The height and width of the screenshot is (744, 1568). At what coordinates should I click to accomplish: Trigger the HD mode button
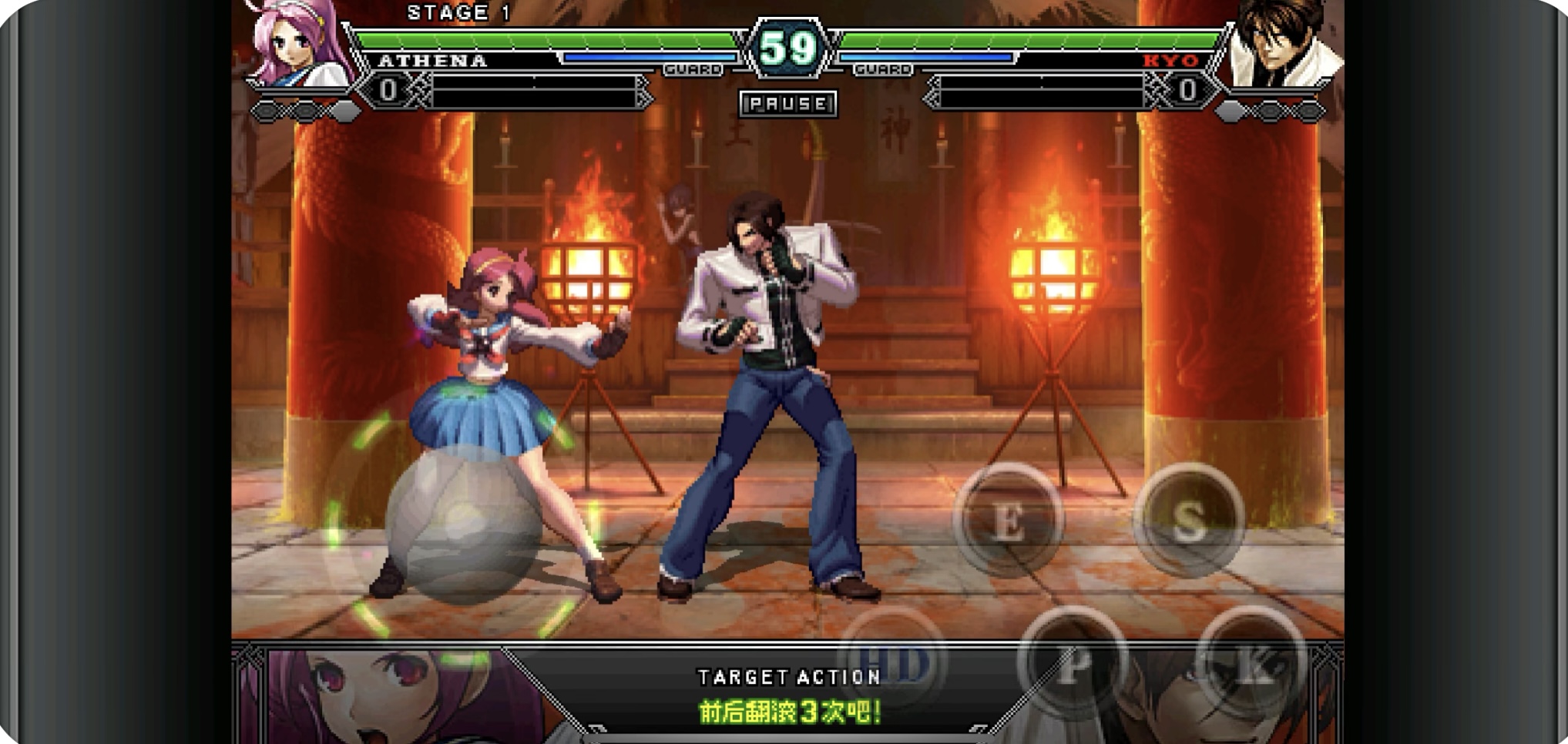point(892,662)
